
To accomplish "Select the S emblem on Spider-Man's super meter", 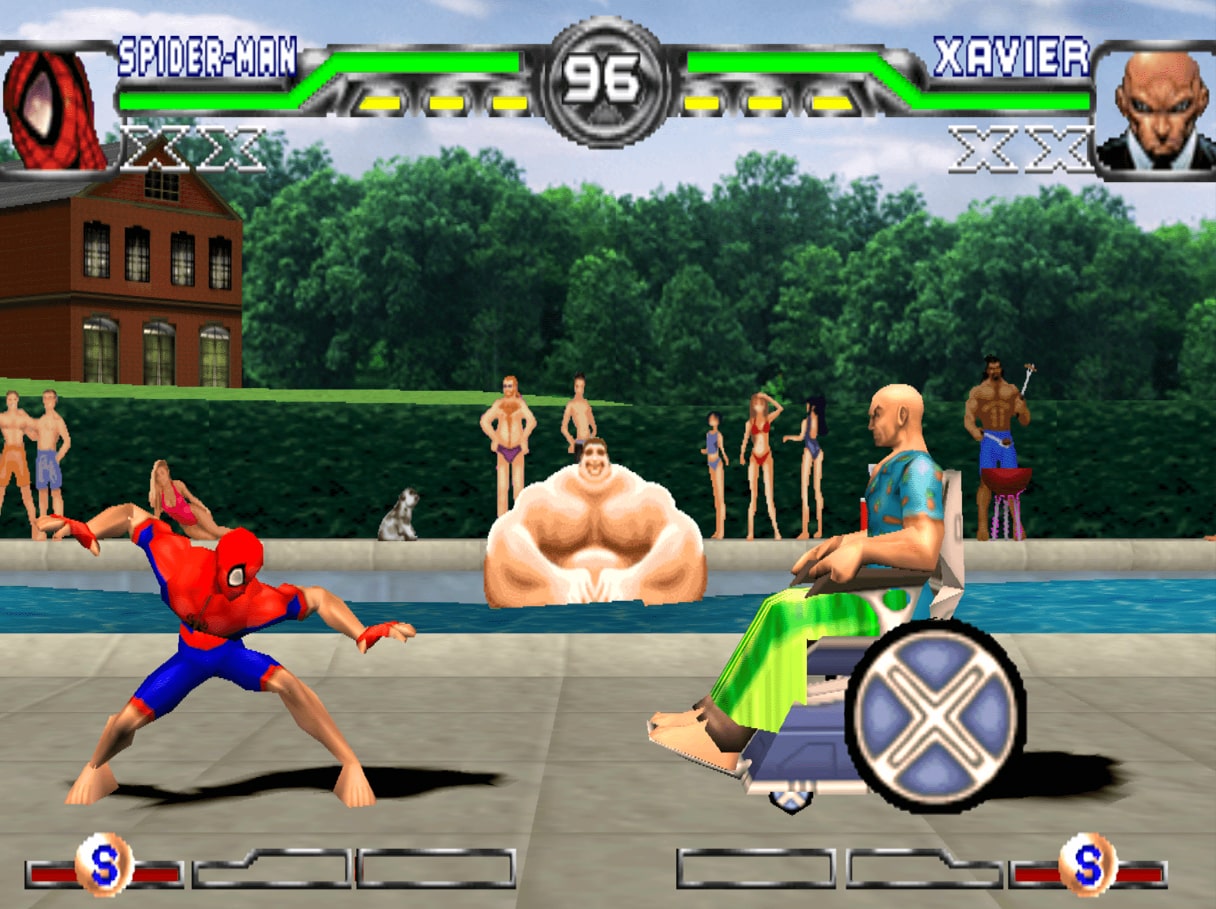I will 104,864.
